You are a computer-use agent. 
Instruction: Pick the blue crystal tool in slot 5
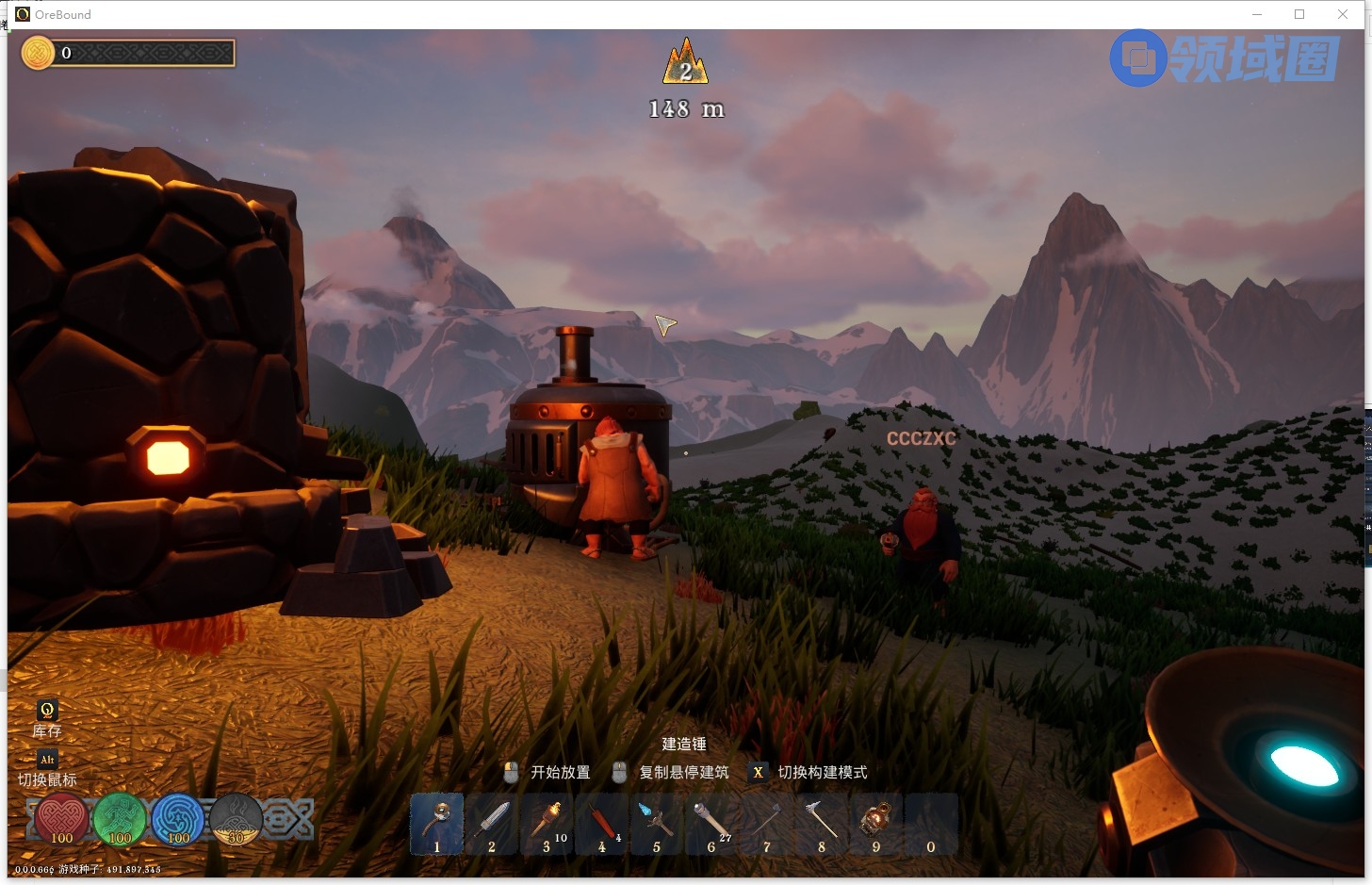click(656, 823)
